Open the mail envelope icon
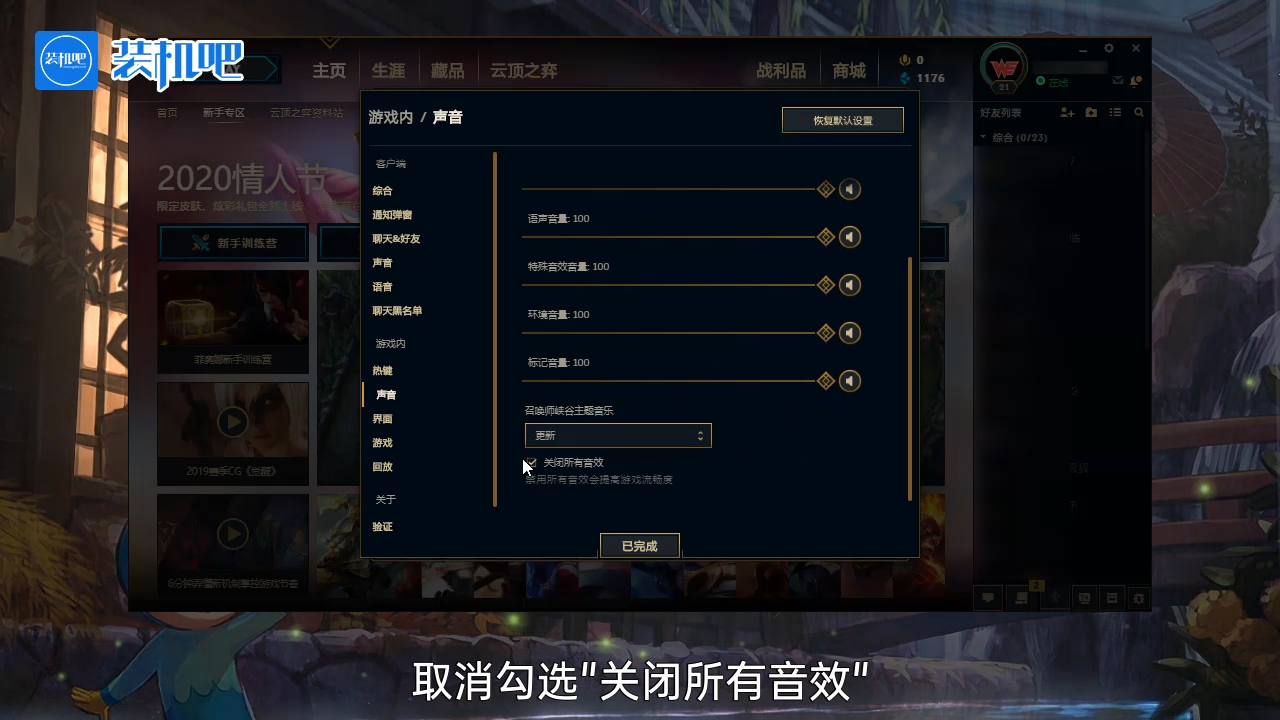This screenshot has width=1280, height=720. pos(1120,80)
